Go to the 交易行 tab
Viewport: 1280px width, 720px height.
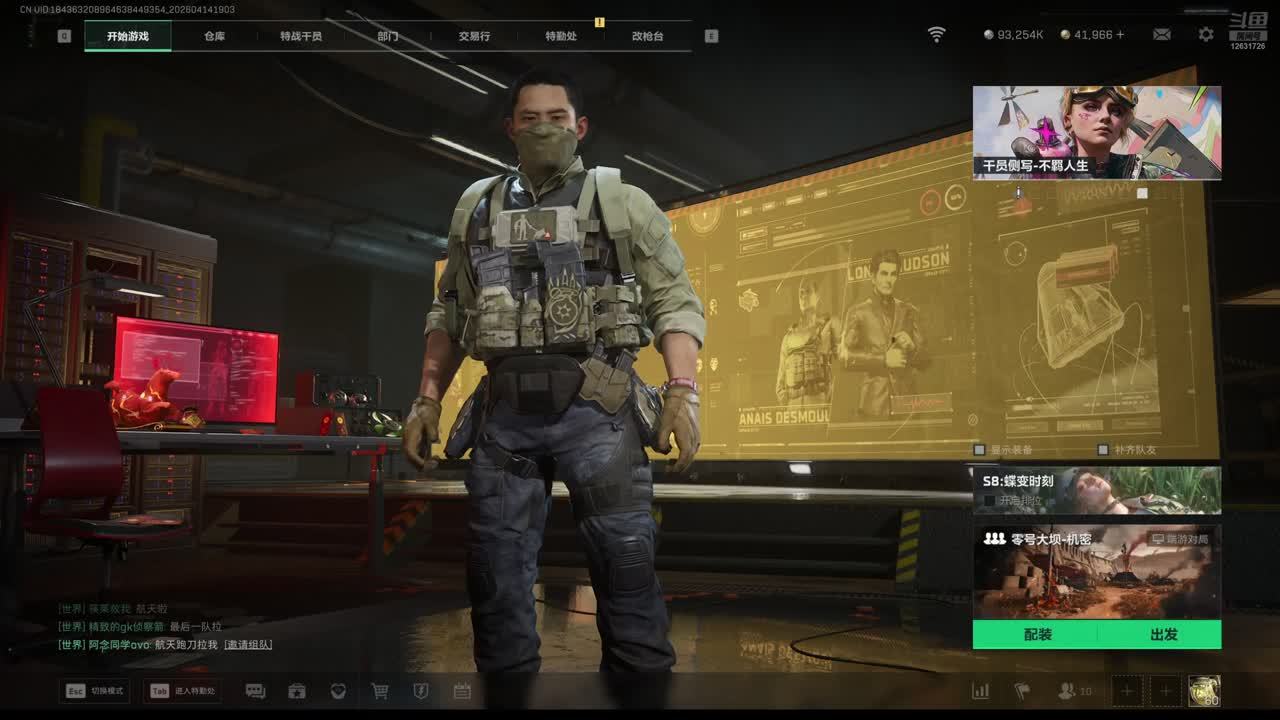[x=474, y=36]
